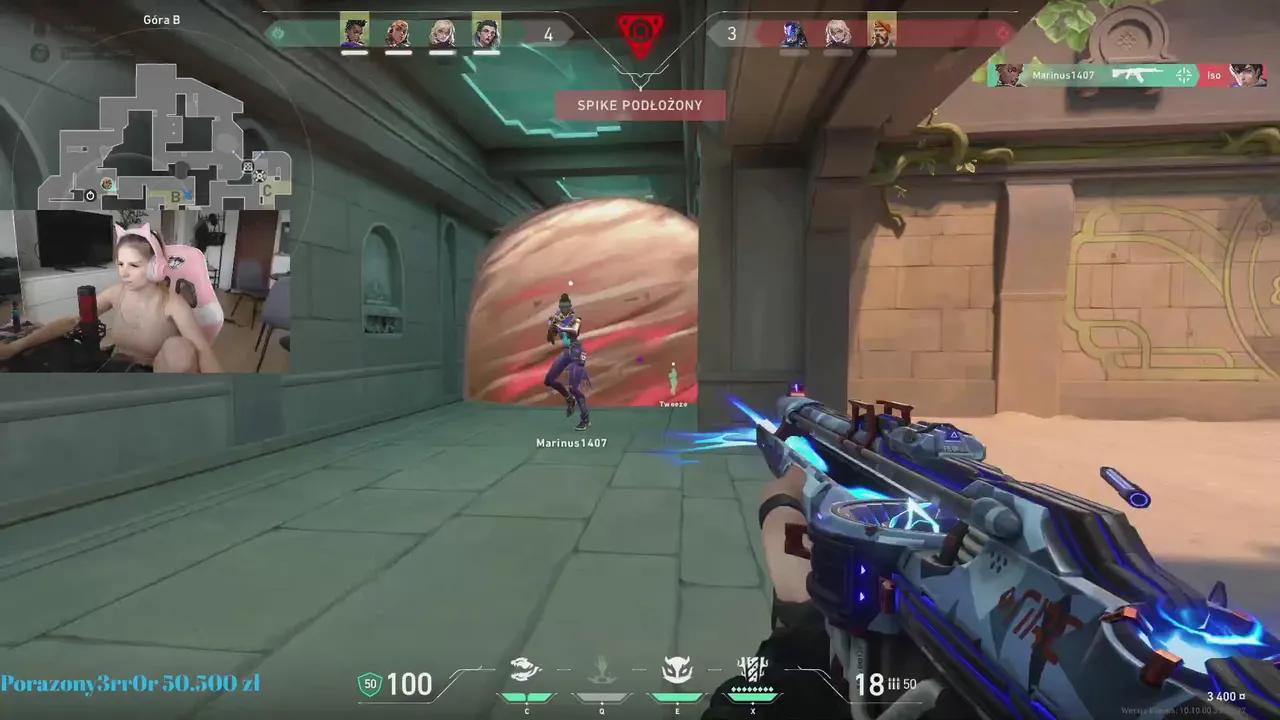Viewport: 1280px width, 720px height.
Task: Pick the purple-clad ally agent portrait
Action: [354, 33]
